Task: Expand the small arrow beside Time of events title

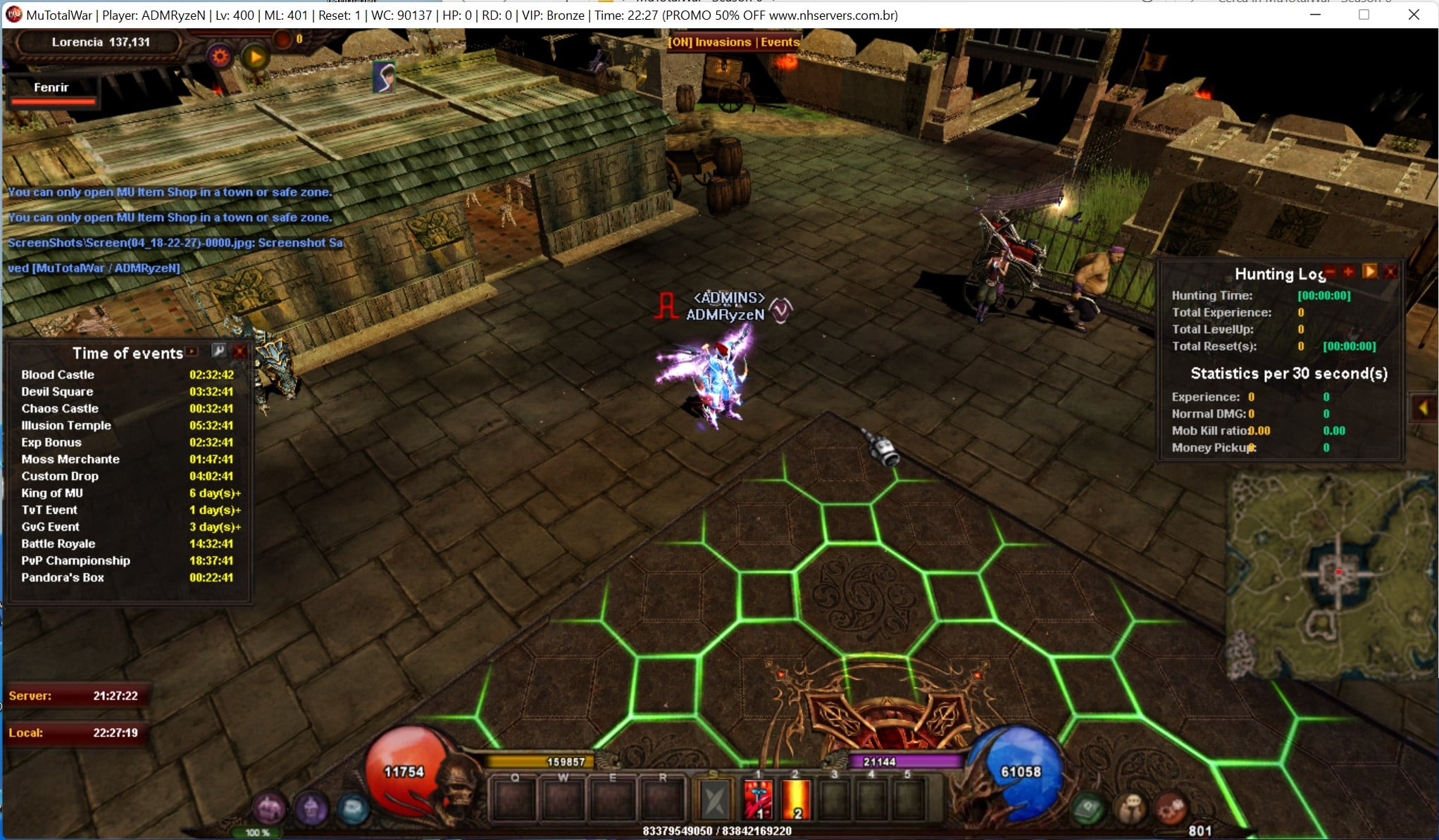Action: point(192,351)
